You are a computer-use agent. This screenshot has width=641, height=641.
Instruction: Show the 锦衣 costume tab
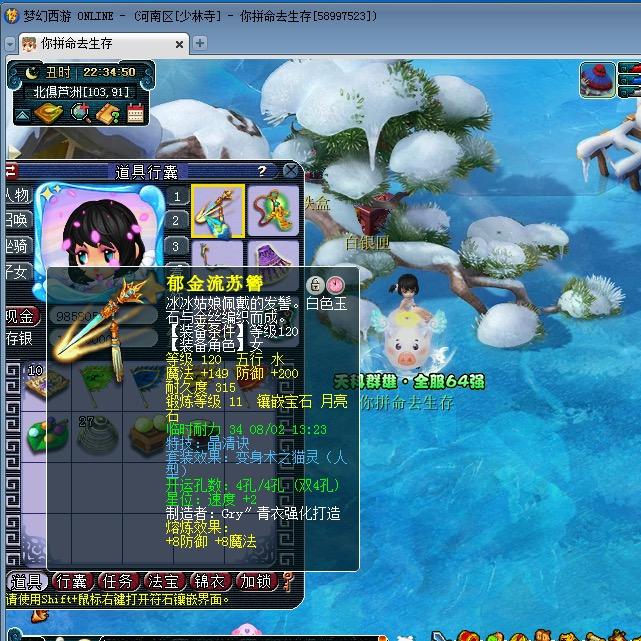[x=210, y=581]
